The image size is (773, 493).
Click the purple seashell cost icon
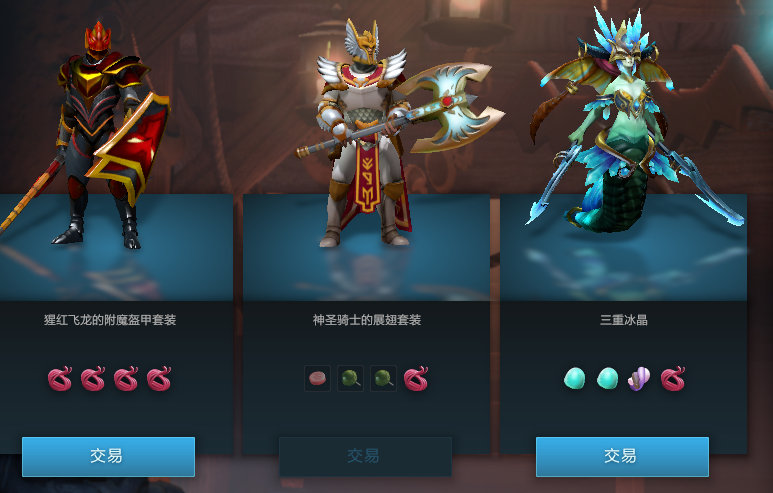click(x=639, y=379)
